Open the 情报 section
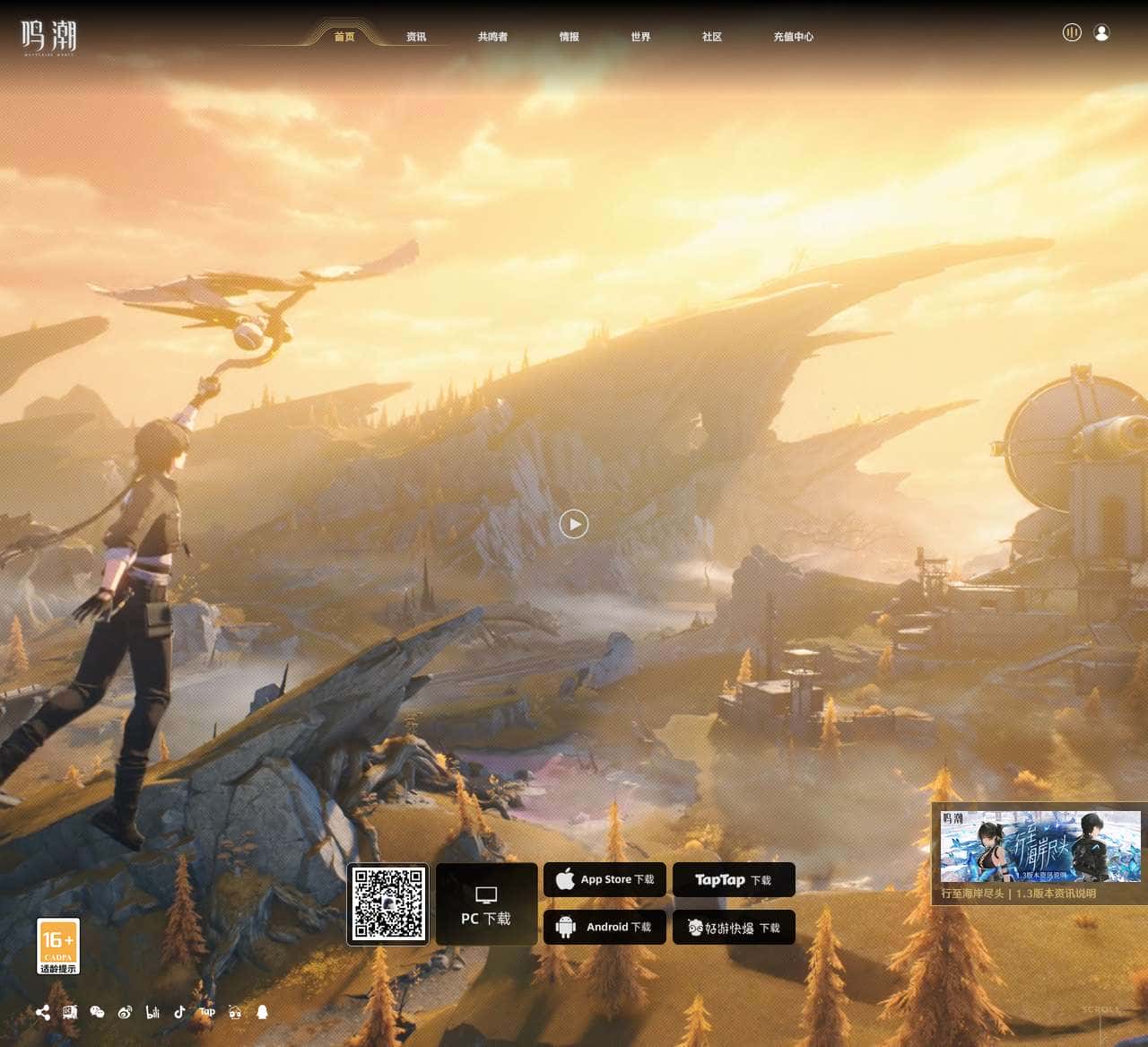The width and height of the screenshot is (1148, 1047). click(x=569, y=37)
